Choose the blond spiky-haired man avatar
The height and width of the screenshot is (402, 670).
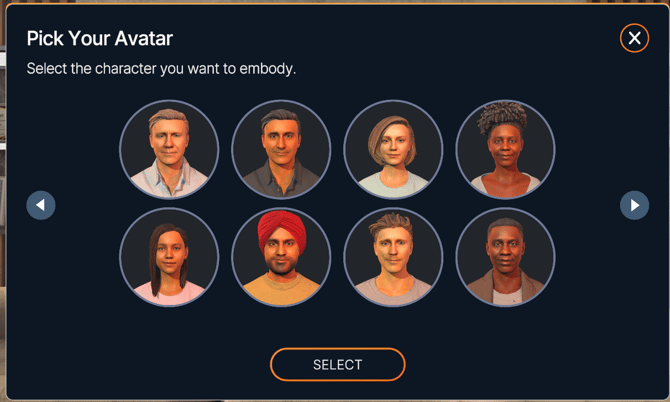click(393, 258)
